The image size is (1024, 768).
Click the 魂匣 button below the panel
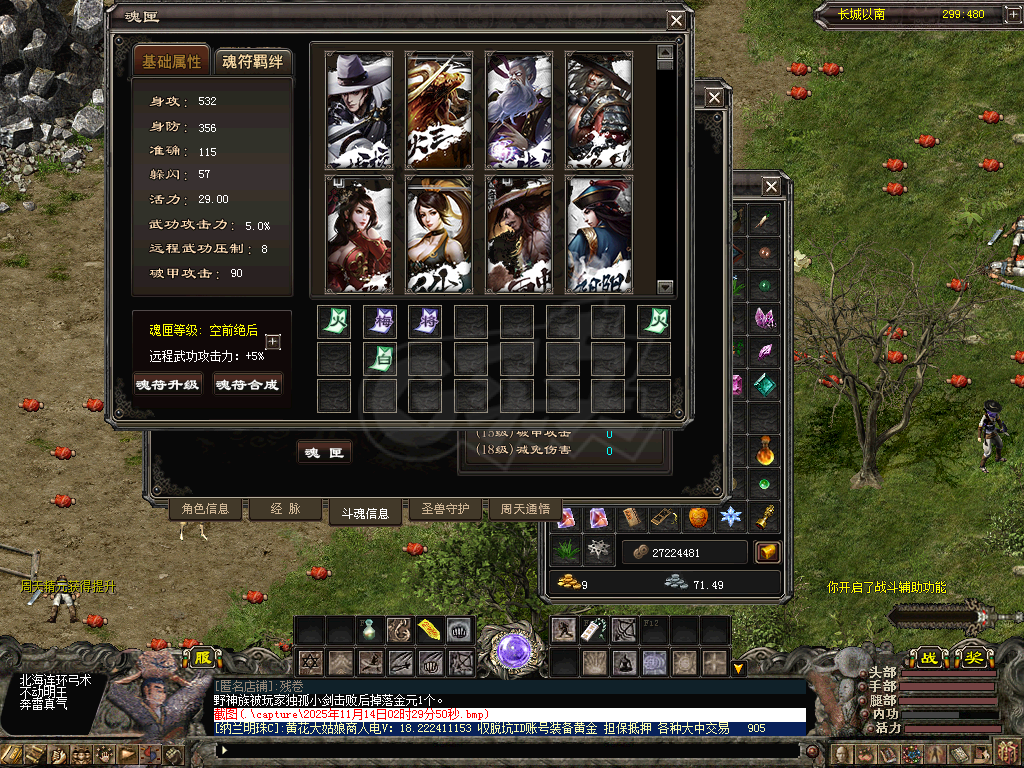(x=325, y=453)
